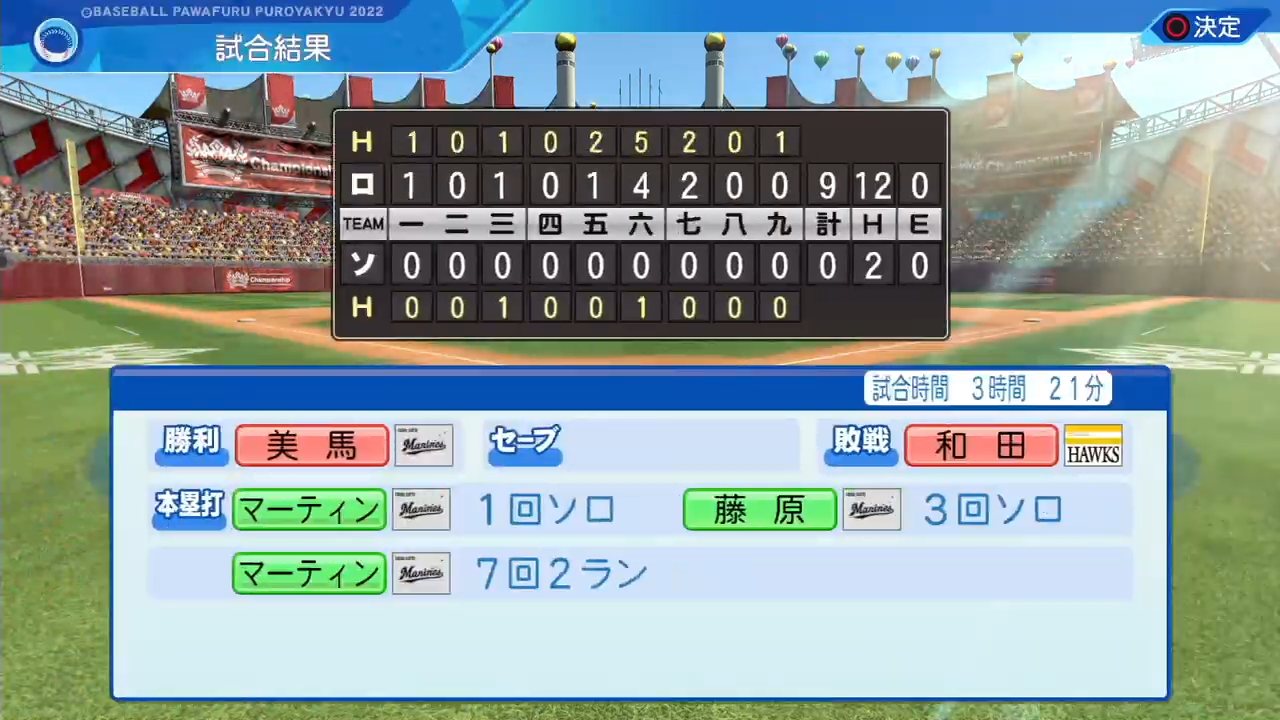Click home run hitter 藤原
Screen dimensions: 1280x720
(759, 509)
